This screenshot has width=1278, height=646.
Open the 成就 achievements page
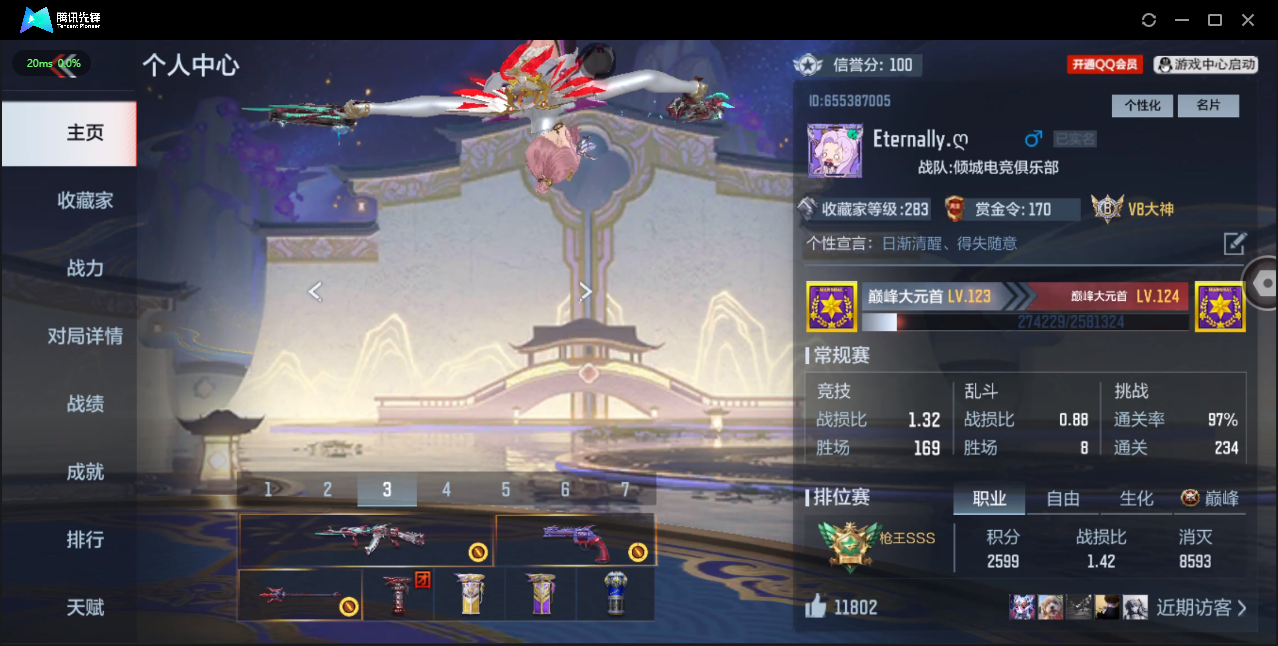85,472
